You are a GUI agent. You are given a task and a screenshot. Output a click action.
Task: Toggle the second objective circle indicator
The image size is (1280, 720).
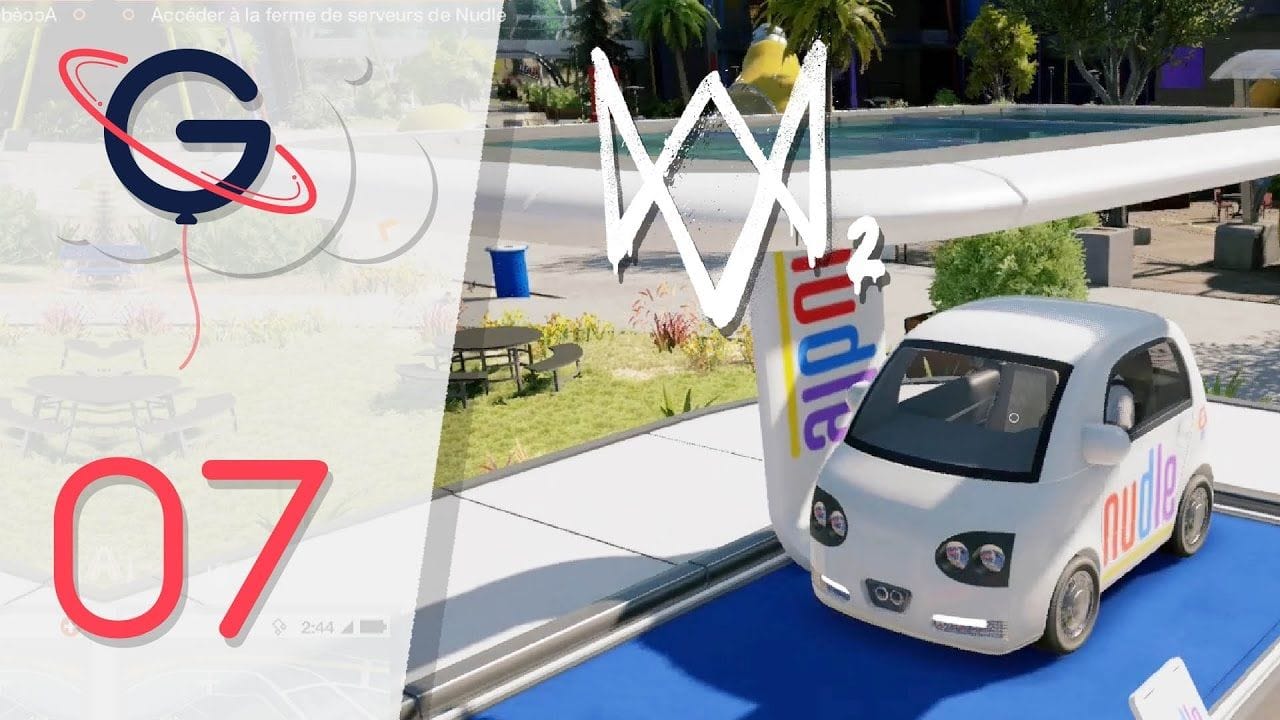click(130, 16)
